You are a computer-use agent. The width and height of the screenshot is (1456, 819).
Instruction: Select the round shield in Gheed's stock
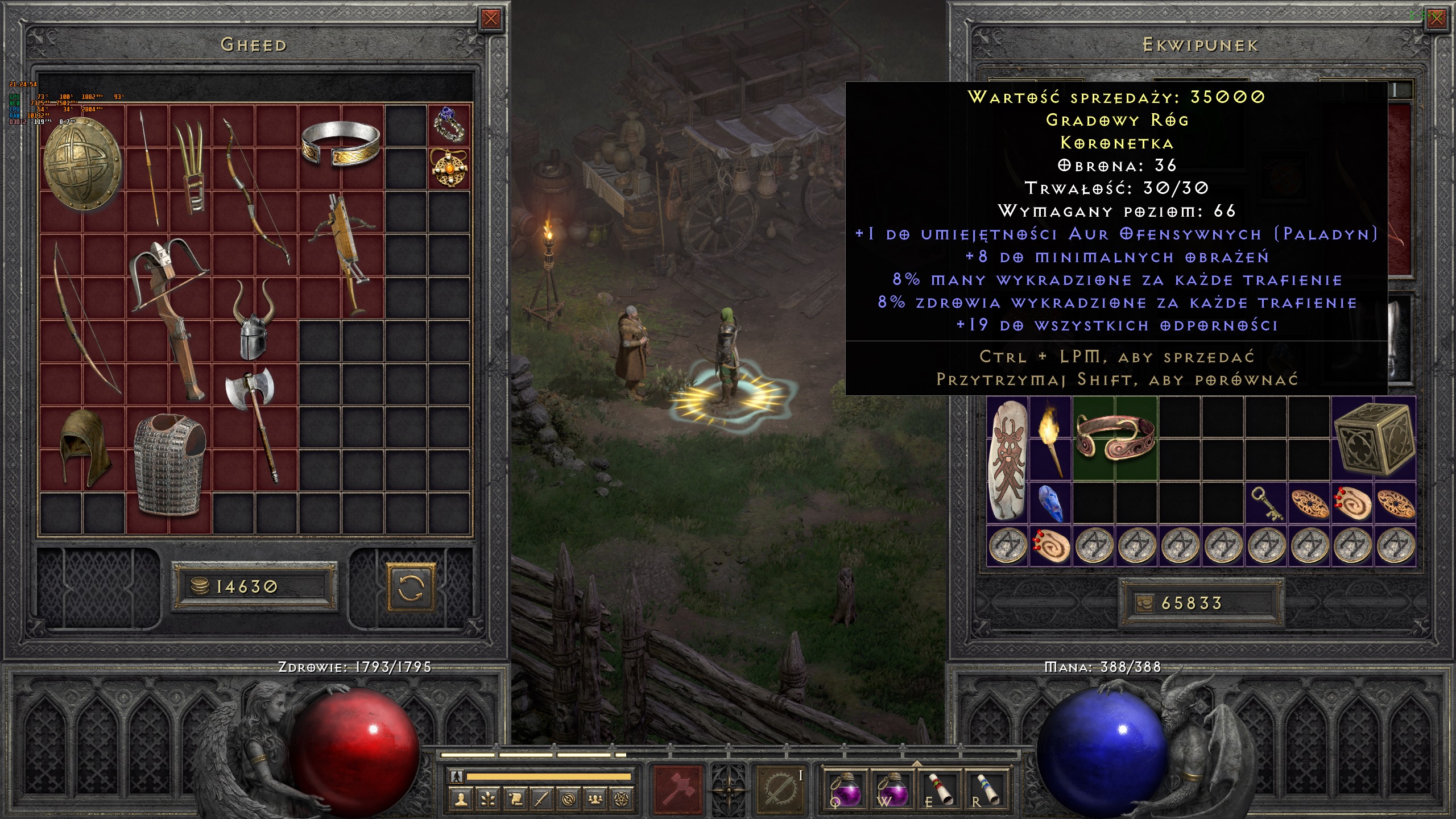click(82, 165)
